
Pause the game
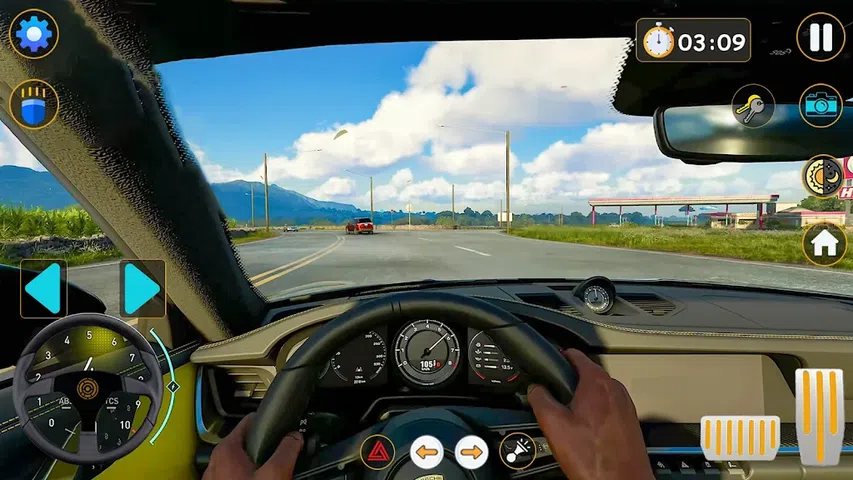pyautogui.click(x=820, y=38)
